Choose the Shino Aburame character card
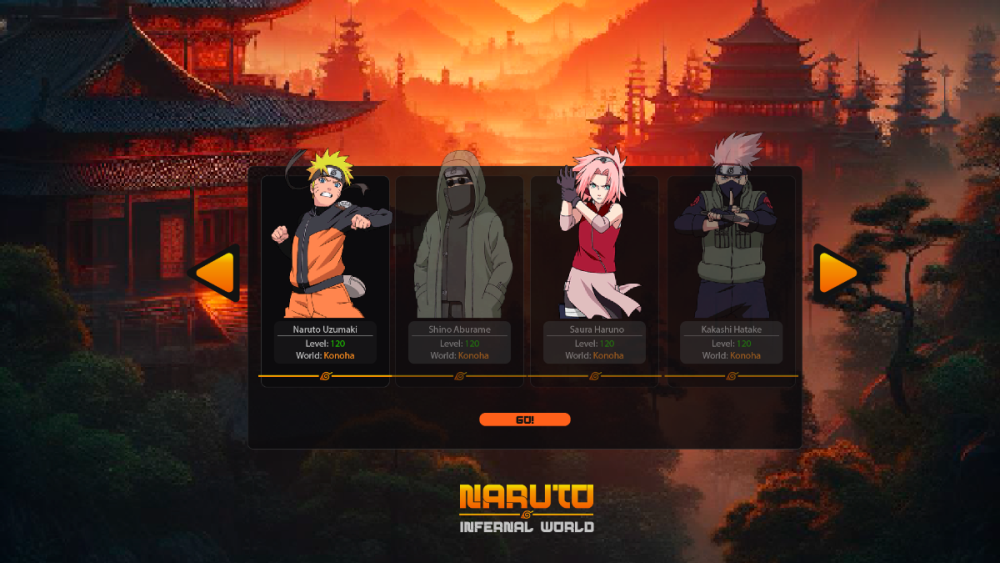This screenshot has height=563, width=1000. coord(460,270)
